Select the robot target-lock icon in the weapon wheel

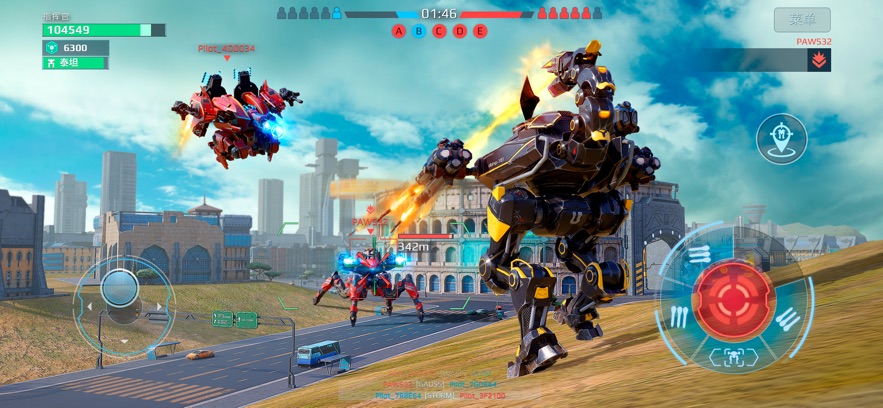(734, 356)
